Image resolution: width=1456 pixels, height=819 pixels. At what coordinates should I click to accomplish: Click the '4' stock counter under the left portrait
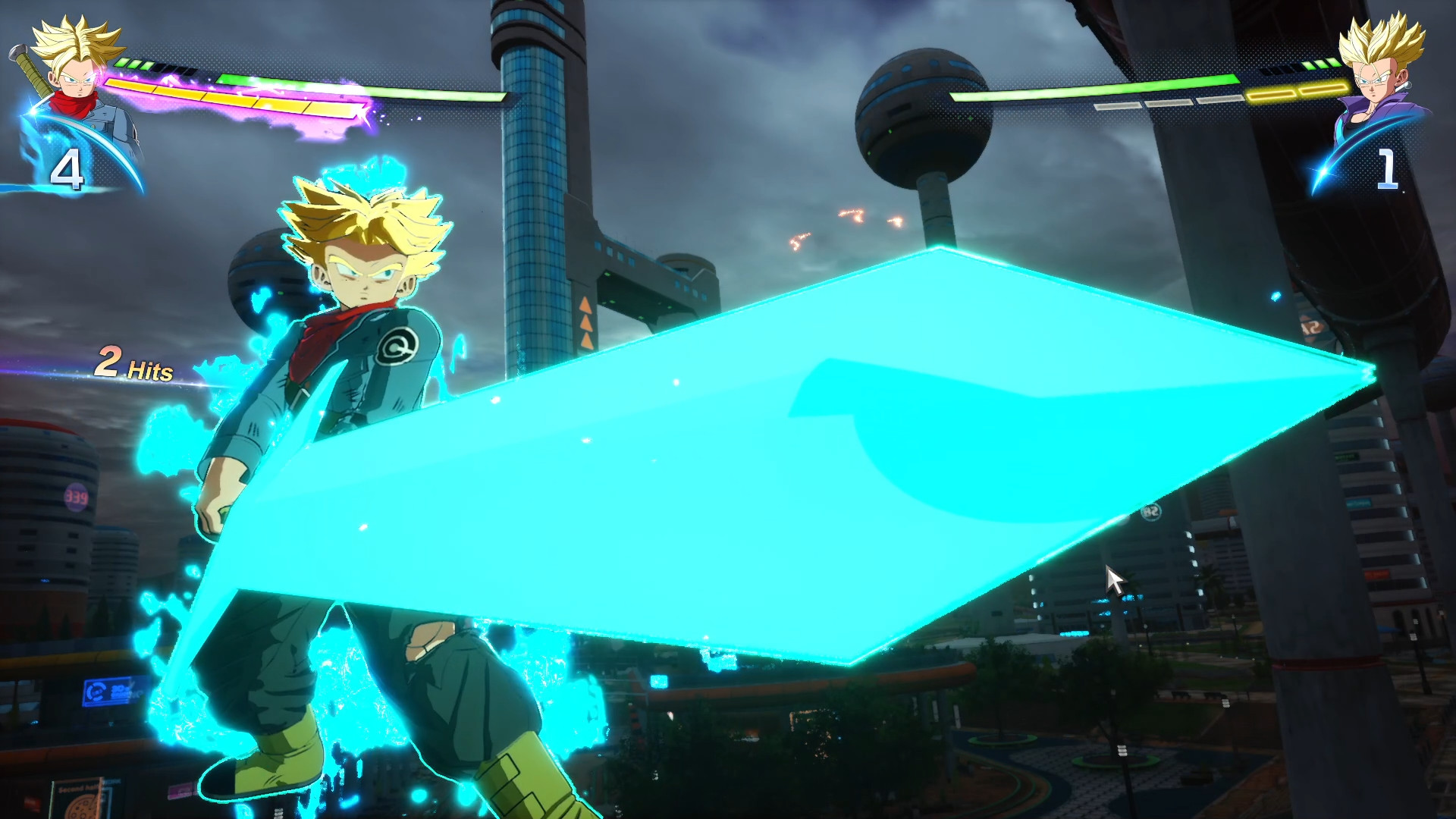pos(67,168)
